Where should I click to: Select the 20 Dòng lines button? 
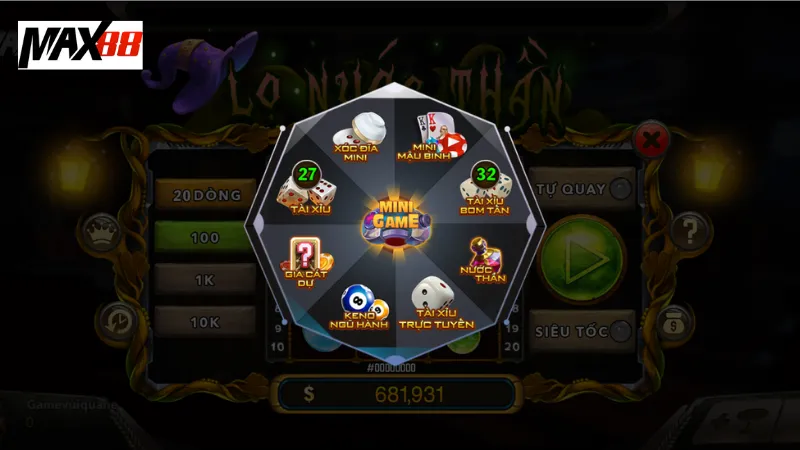204,195
